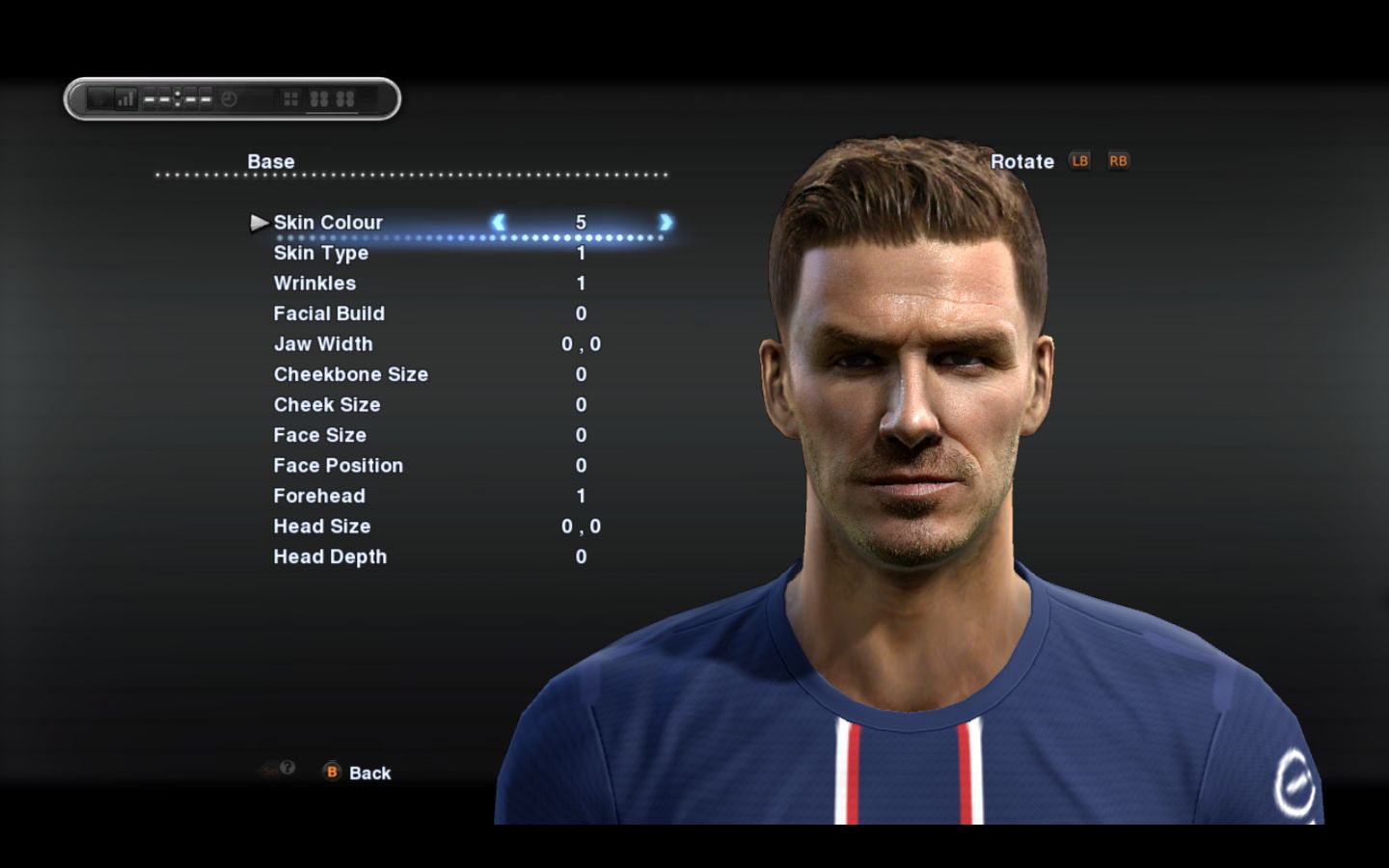The image size is (1389, 868).
Task: Select the four-square grid toolbar icon
Action: (x=290, y=97)
